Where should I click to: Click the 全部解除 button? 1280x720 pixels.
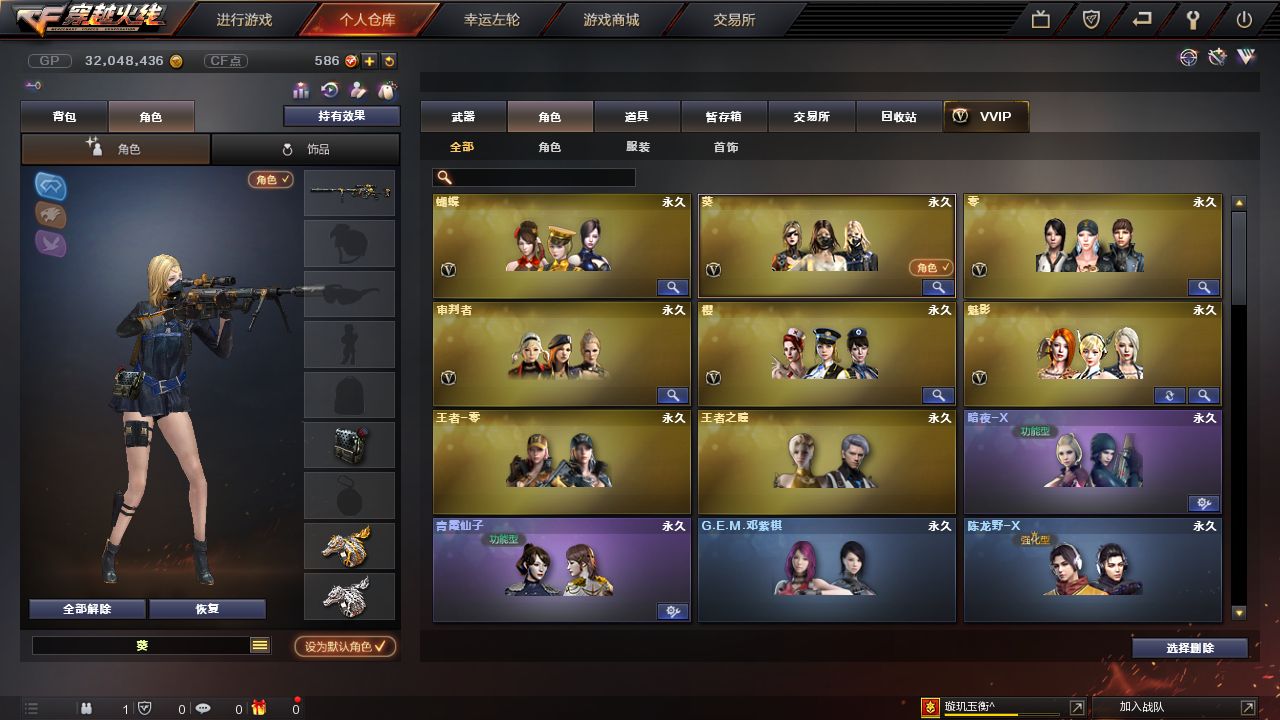tap(86, 608)
